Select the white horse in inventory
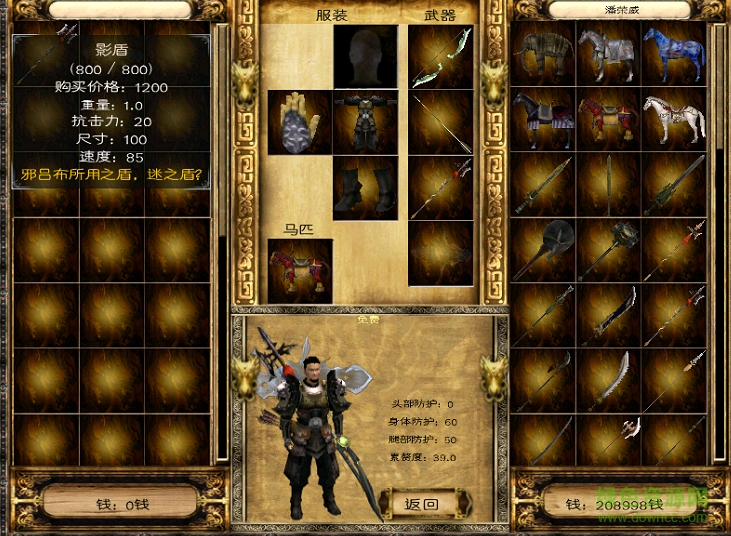The image size is (731, 536). [673, 118]
